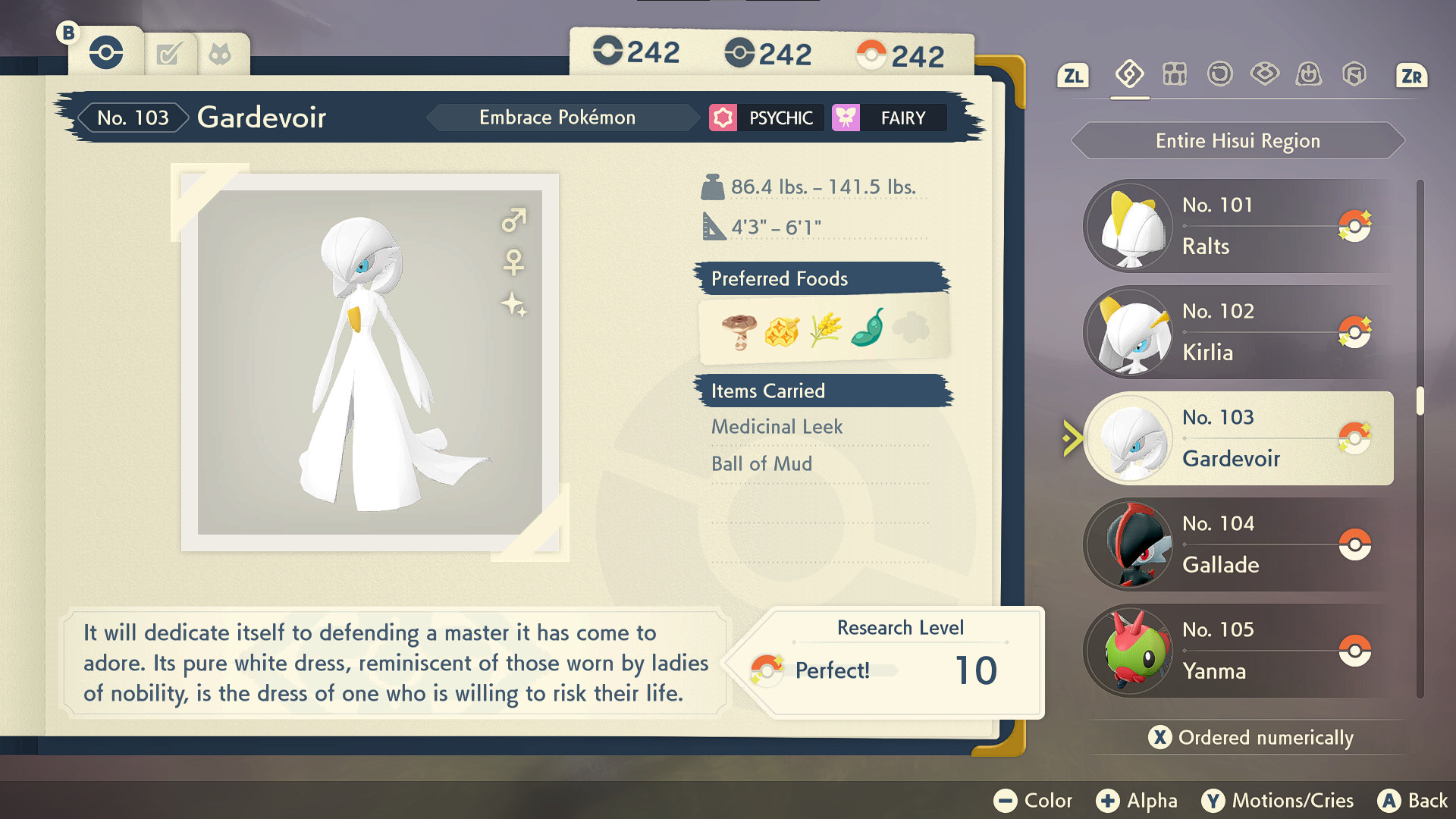The width and height of the screenshot is (1456, 819).
Task: Switch to the PSYCHIC type label
Action: pyautogui.click(x=764, y=118)
